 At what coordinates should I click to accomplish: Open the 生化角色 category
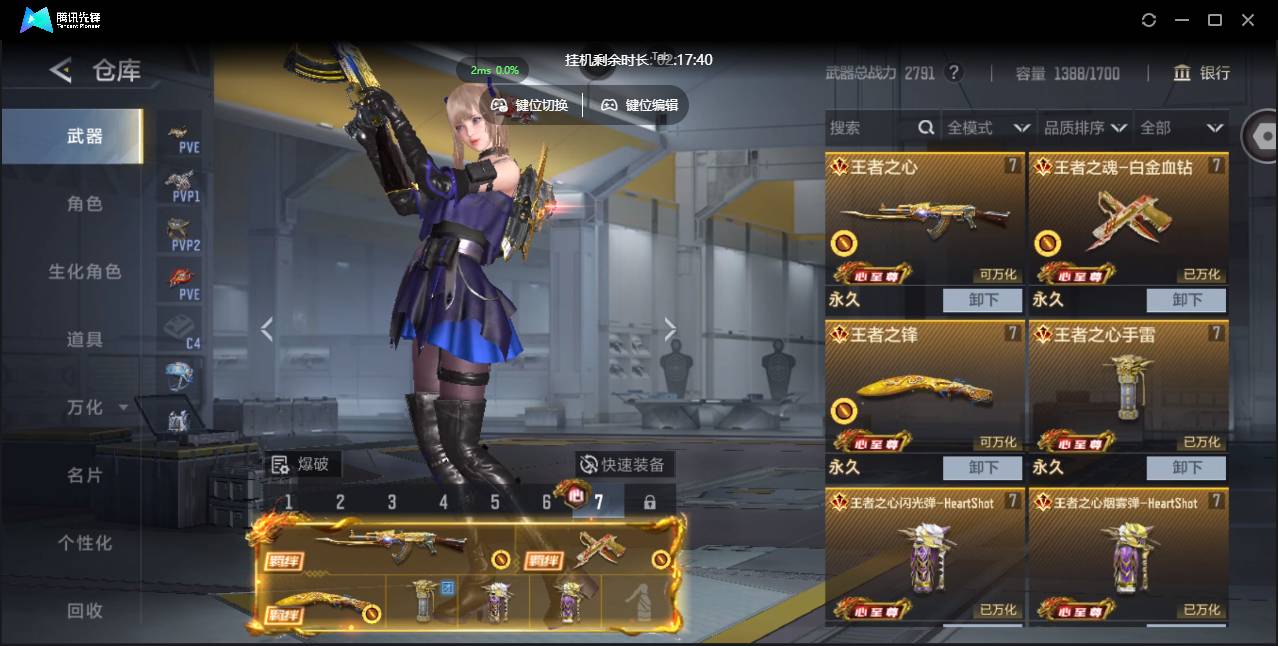85,272
